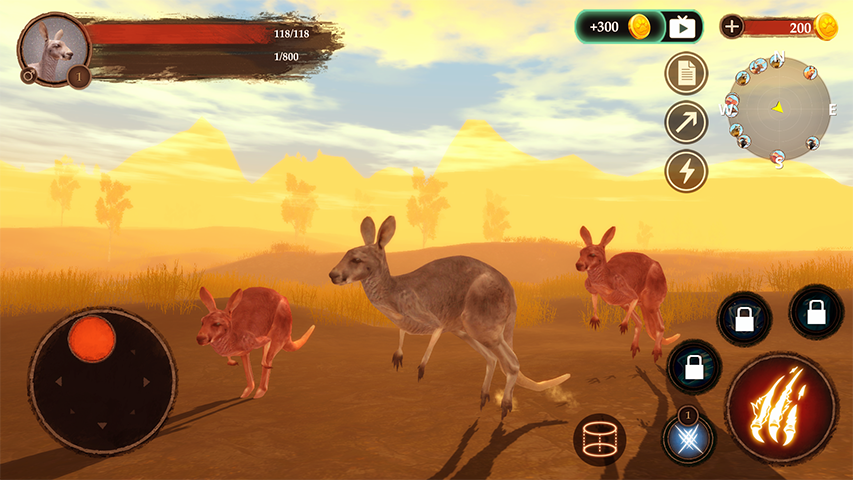The width and height of the screenshot is (853, 480).
Task: Tap the glowing cylinder button
Action: click(x=599, y=438)
